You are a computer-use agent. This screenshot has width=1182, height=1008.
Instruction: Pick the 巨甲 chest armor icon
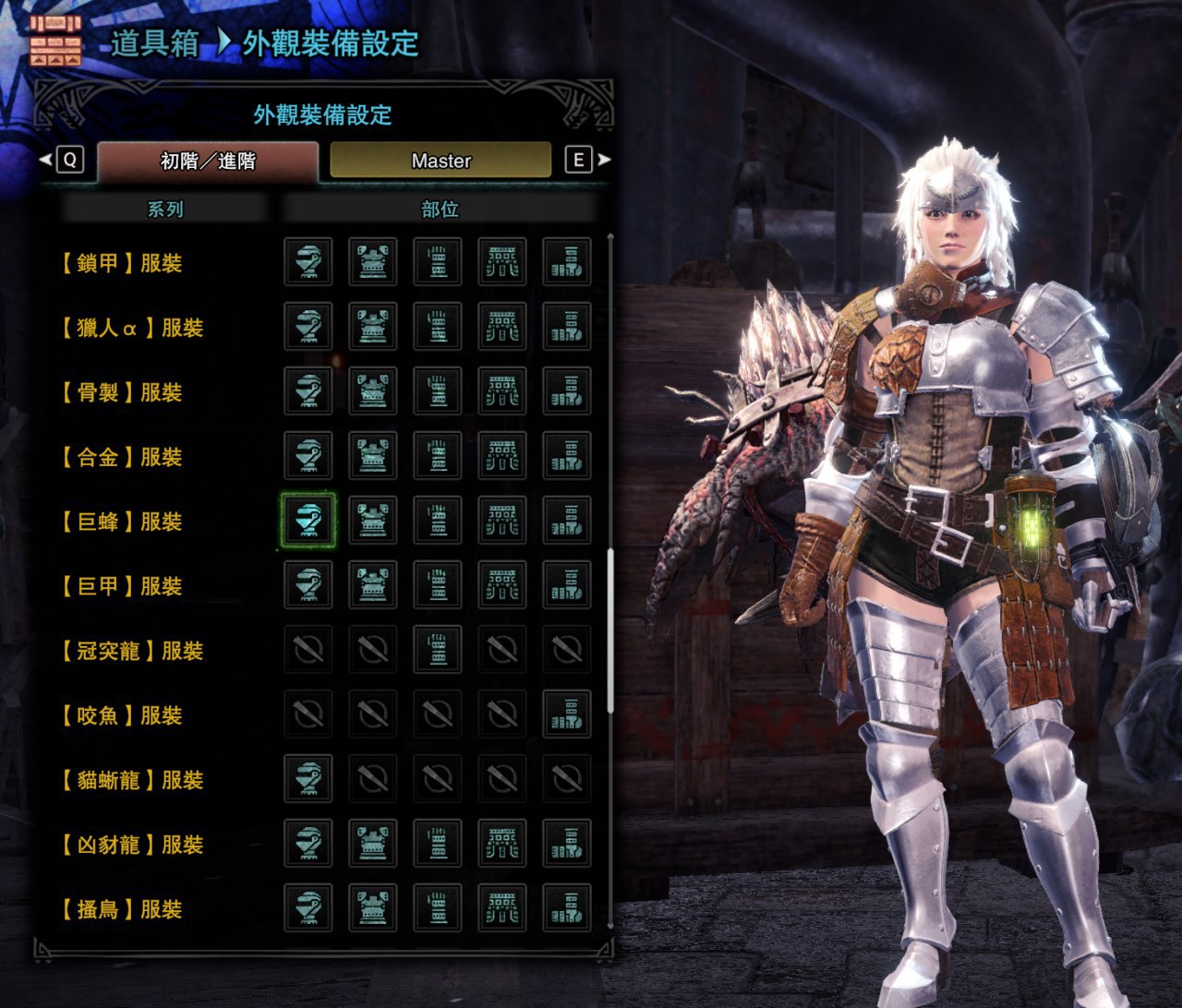point(372,585)
